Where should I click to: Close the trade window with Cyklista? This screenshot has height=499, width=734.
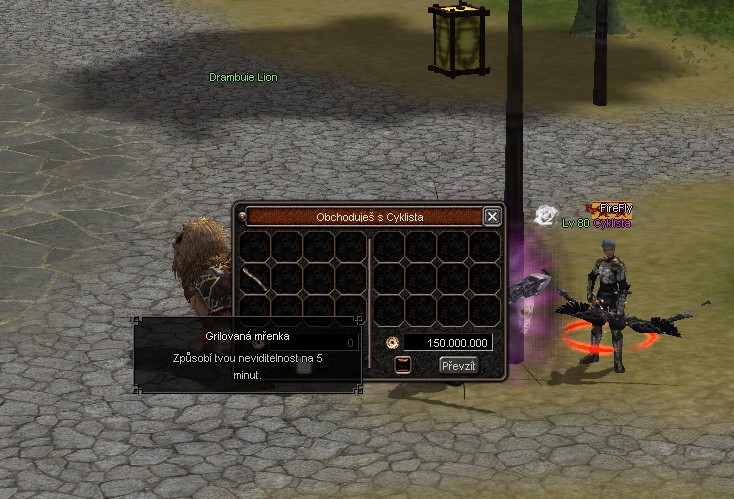coord(491,216)
